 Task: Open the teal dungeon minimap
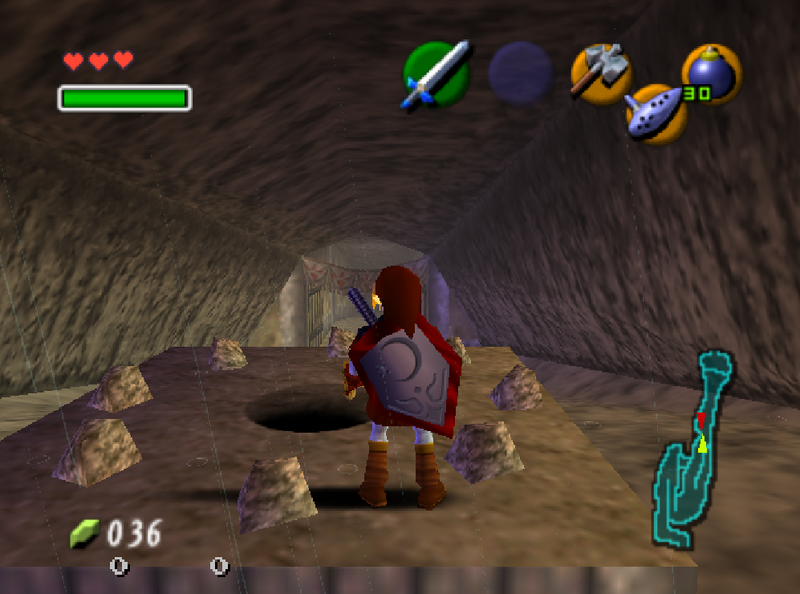(692, 448)
